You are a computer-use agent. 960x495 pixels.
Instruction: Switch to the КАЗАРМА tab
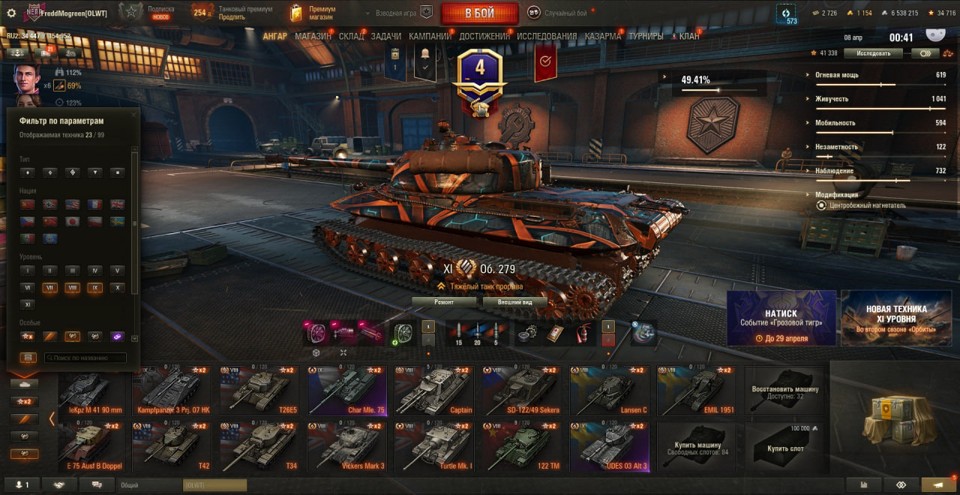tap(603, 36)
